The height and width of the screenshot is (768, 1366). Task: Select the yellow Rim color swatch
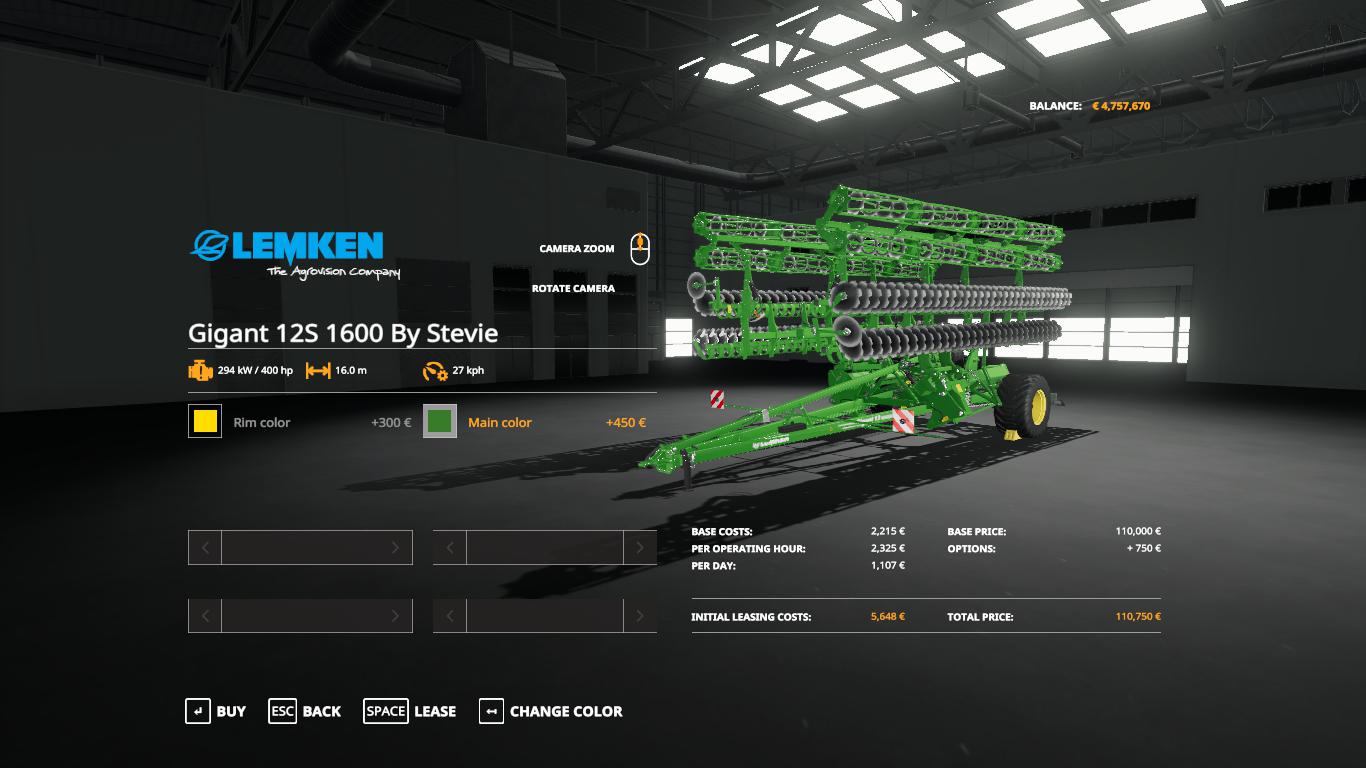205,422
